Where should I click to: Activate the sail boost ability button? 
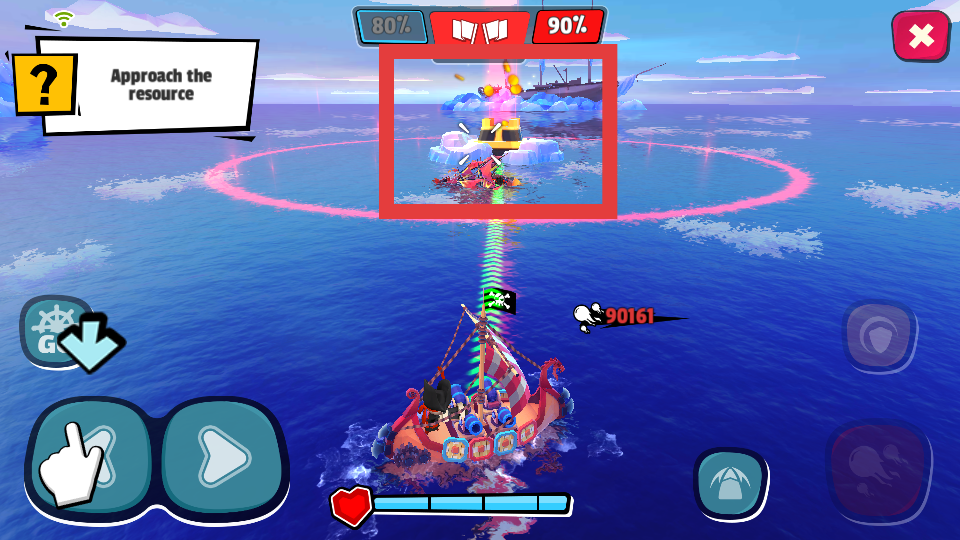coord(730,482)
